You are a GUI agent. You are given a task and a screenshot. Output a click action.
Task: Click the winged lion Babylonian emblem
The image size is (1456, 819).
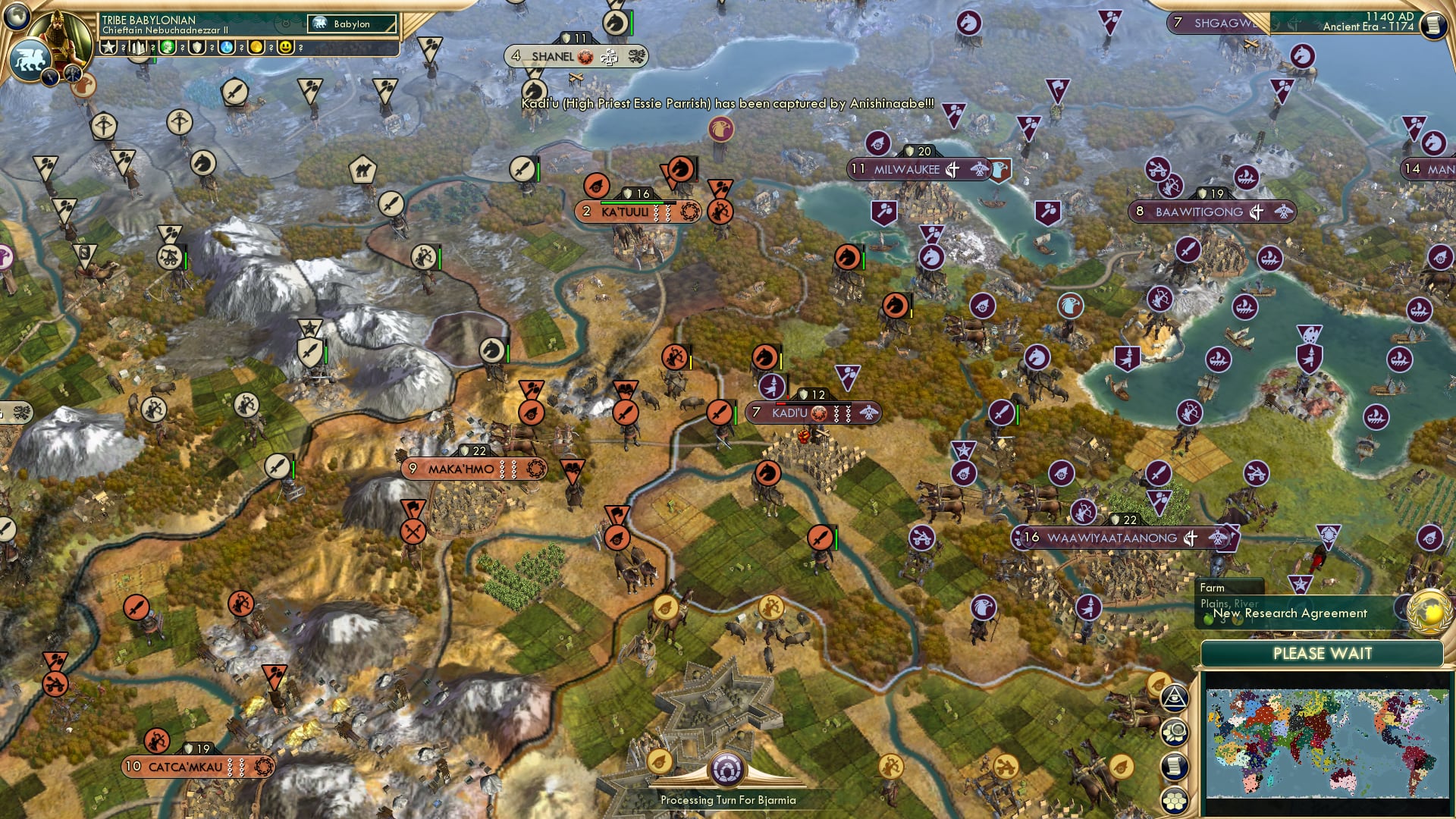coord(29,58)
